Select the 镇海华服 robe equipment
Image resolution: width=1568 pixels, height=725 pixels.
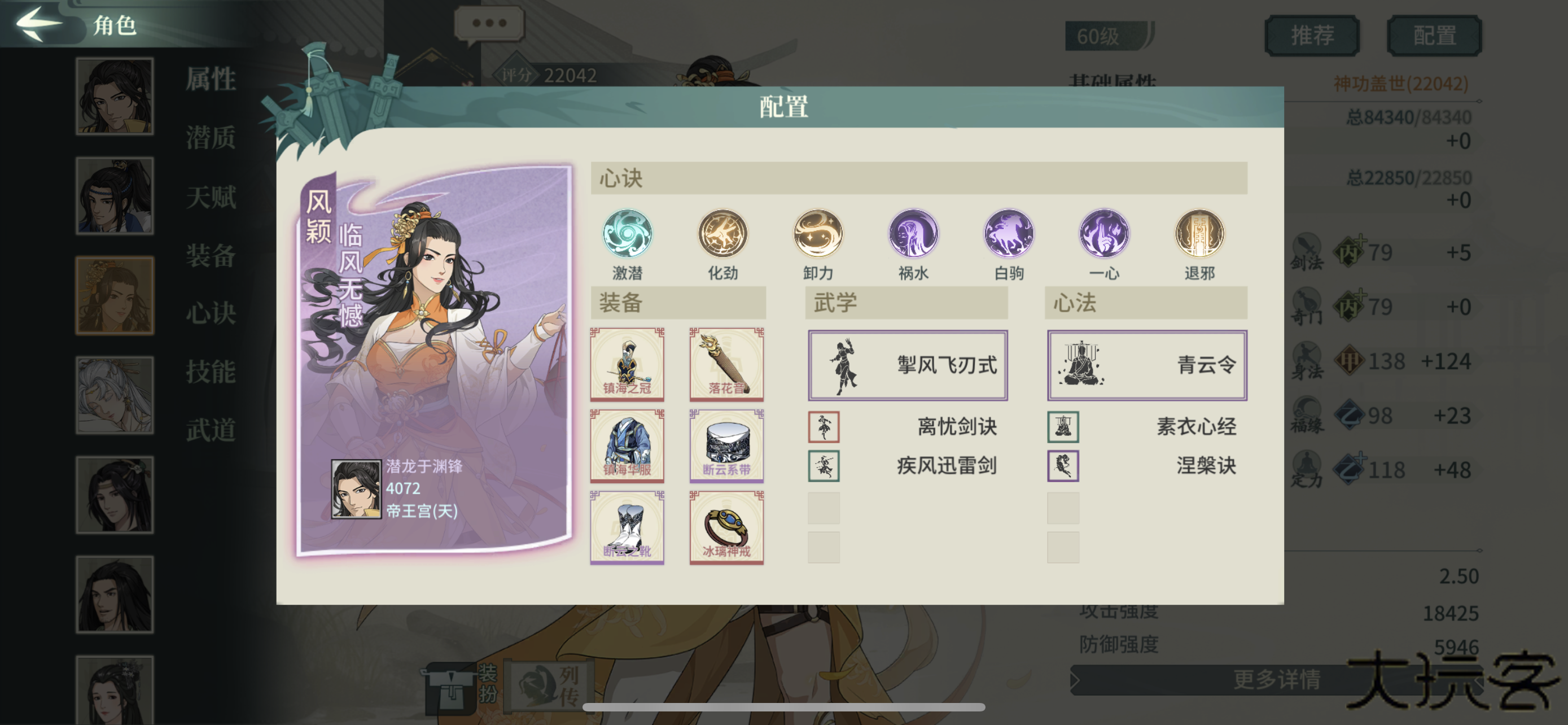click(628, 446)
